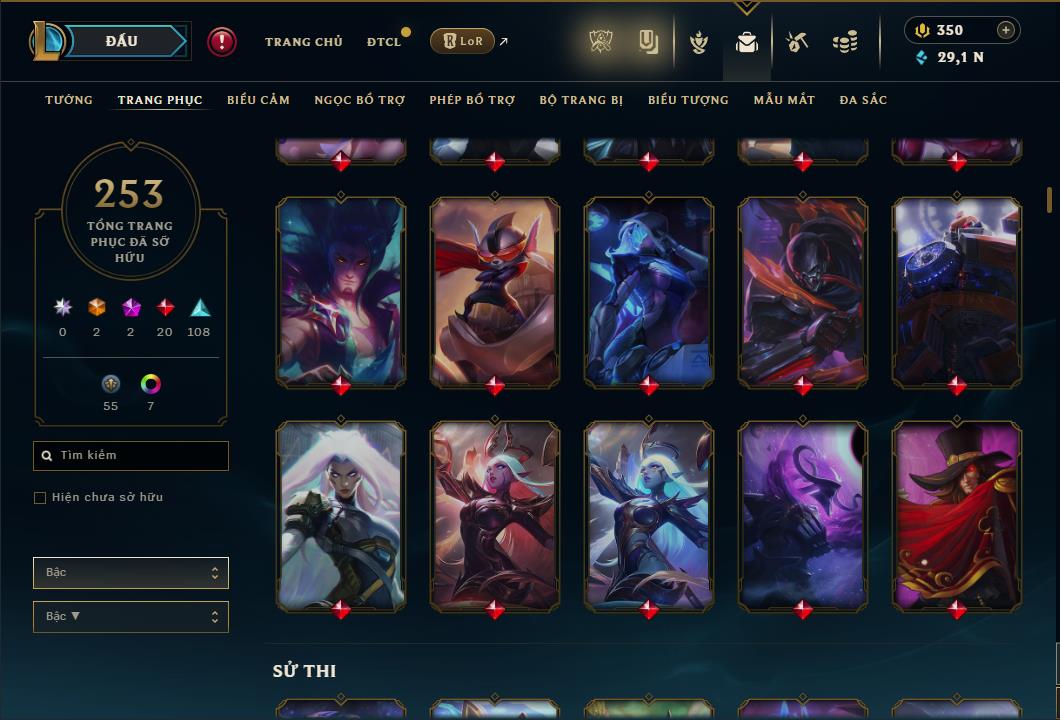Show the ĐA SẮC chromas tab
Viewport: 1060px width, 720px height.
point(863,100)
